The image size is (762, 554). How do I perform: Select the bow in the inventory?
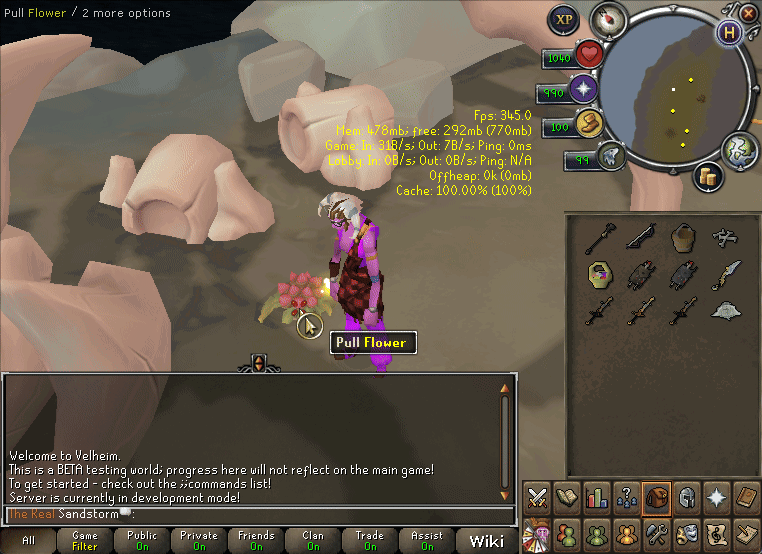(641, 237)
